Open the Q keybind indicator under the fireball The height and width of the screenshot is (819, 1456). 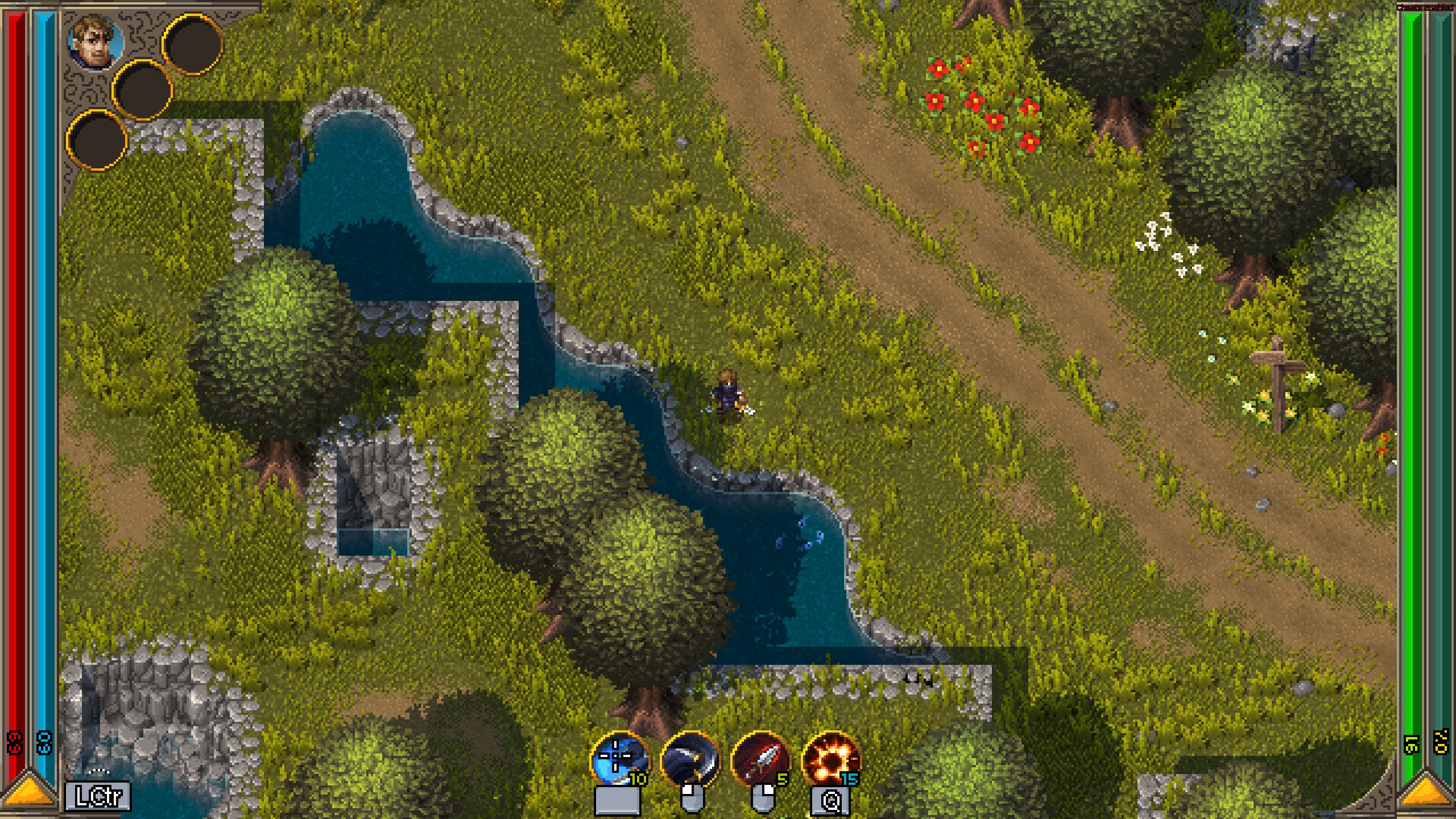tap(829, 800)
